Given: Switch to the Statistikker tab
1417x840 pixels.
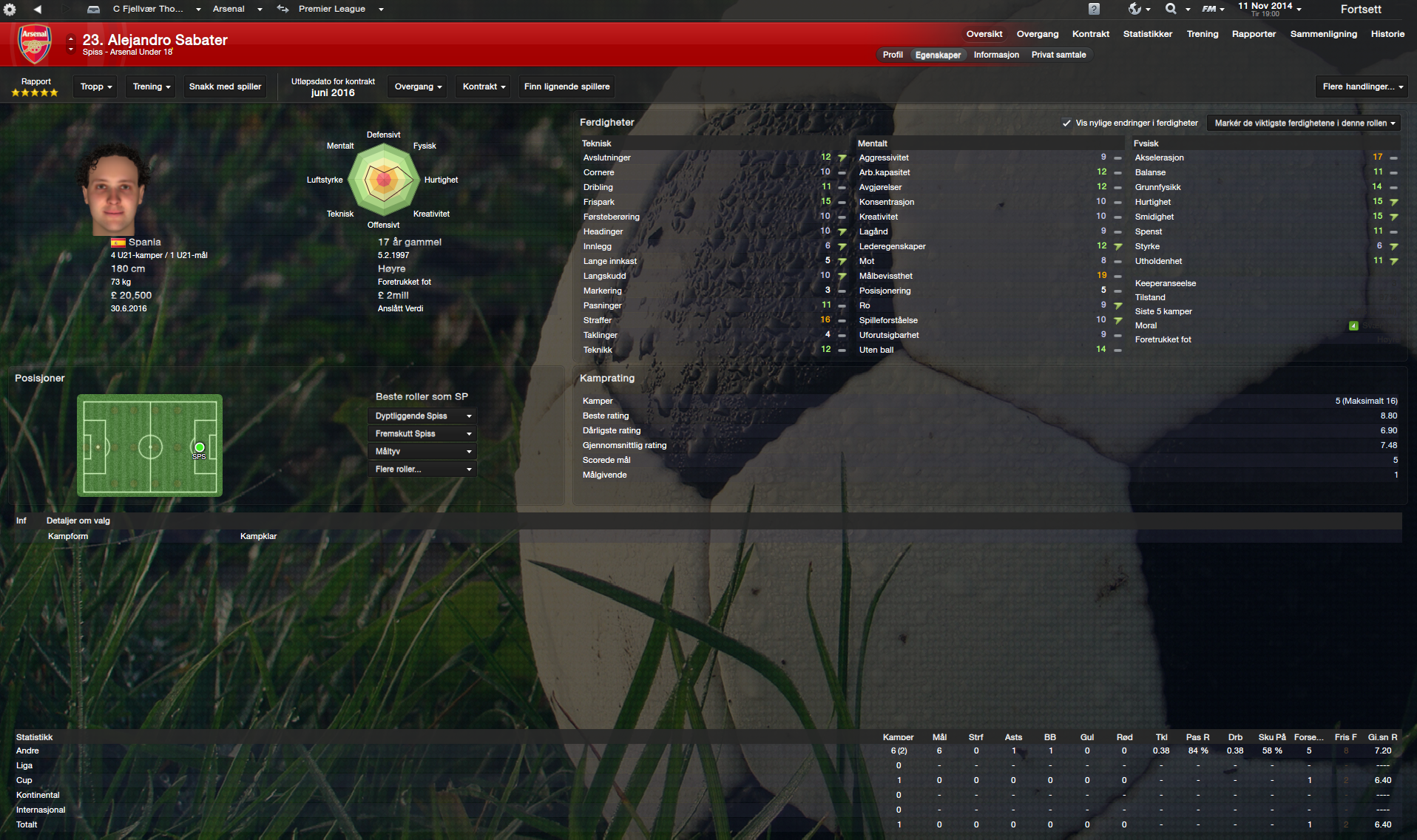Looking at the screenshot, I should [1147, 34].
